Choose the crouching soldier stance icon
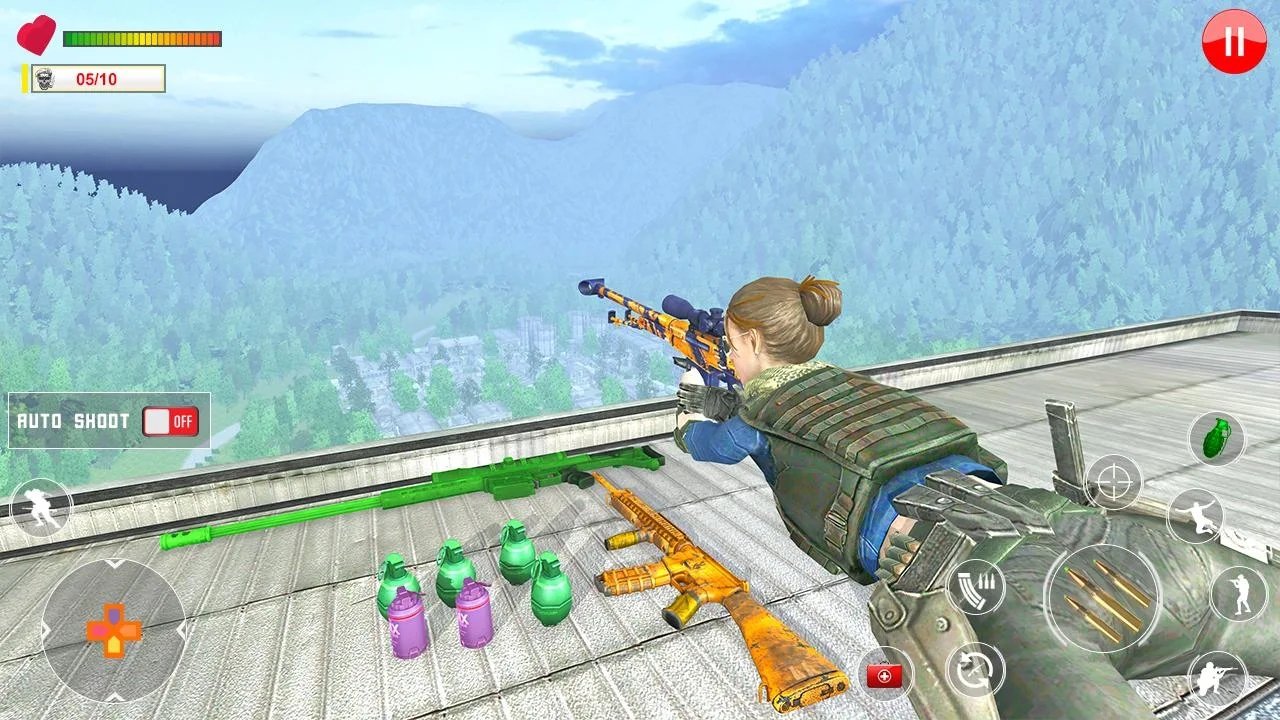 click(x=1217, y=680)
